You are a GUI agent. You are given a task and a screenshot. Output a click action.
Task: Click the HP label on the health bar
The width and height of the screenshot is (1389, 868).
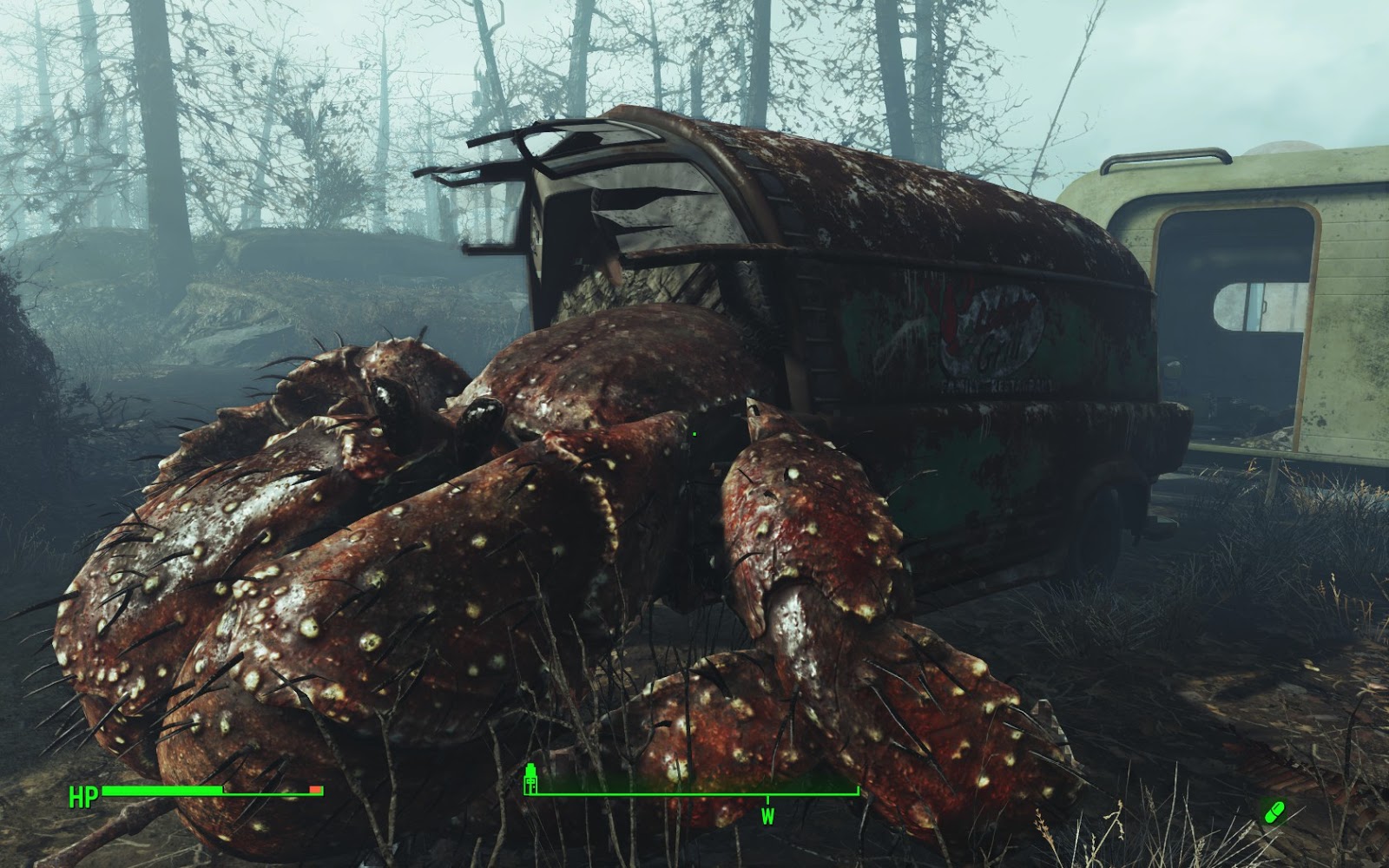coord(82,795)
